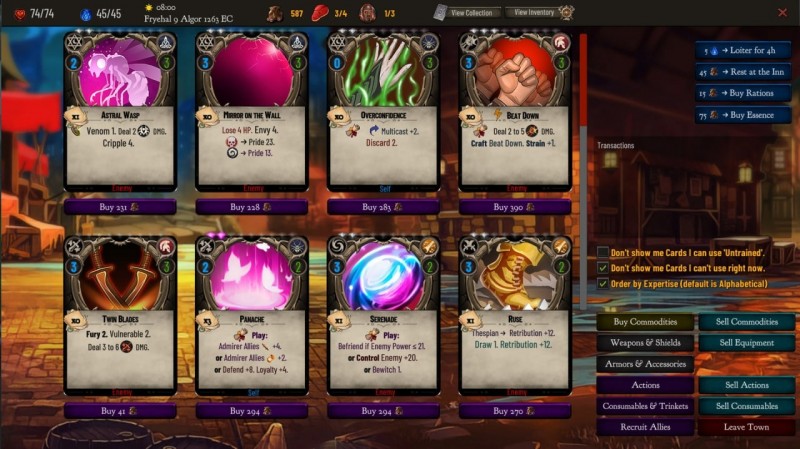Image resolution: width=800 pixels, height=449 pixels.
Task: Buy the Beat Down card for 390
Action: (515, 206)
